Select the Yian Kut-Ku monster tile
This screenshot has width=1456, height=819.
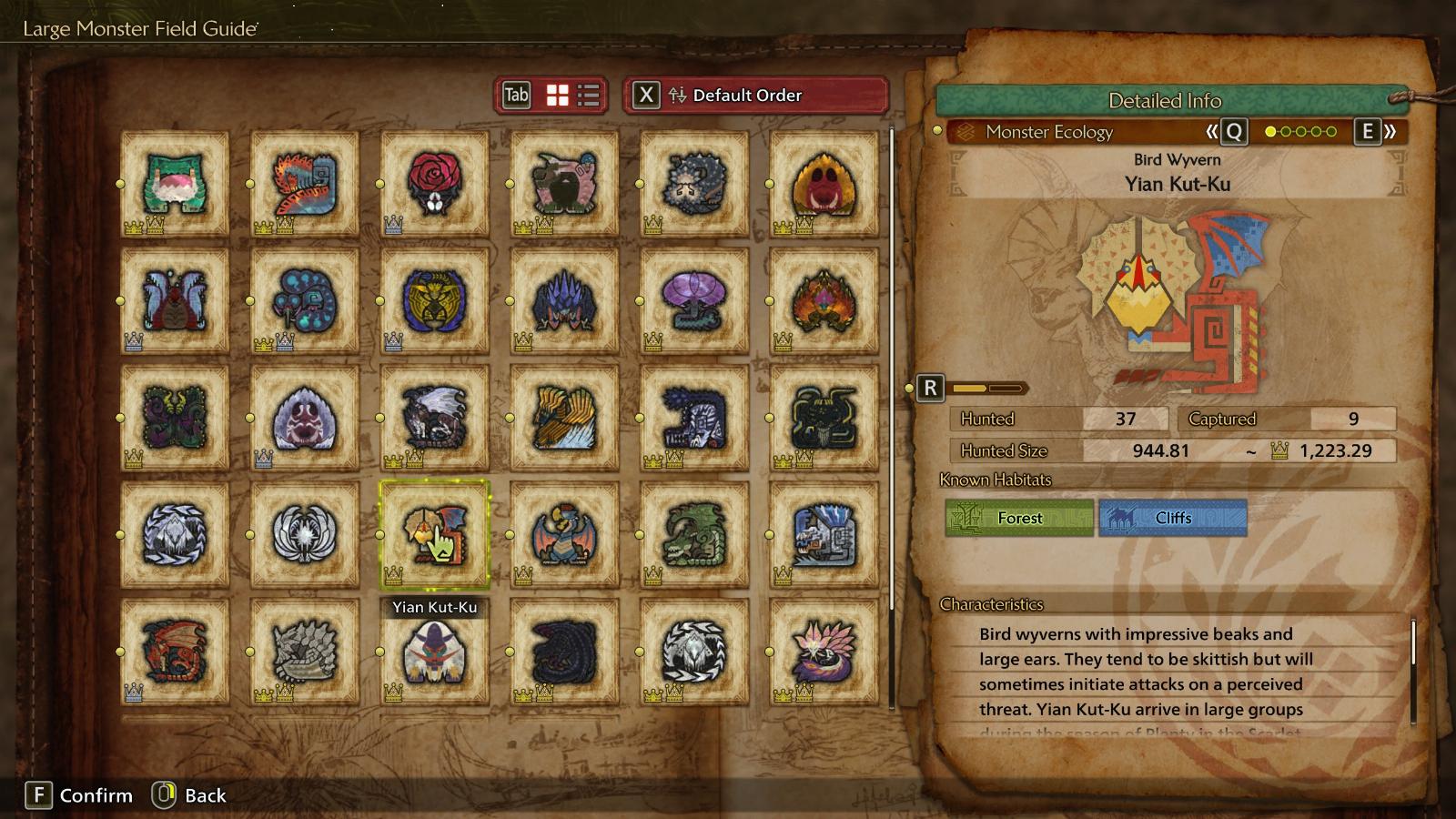click(x=435, y=535)
